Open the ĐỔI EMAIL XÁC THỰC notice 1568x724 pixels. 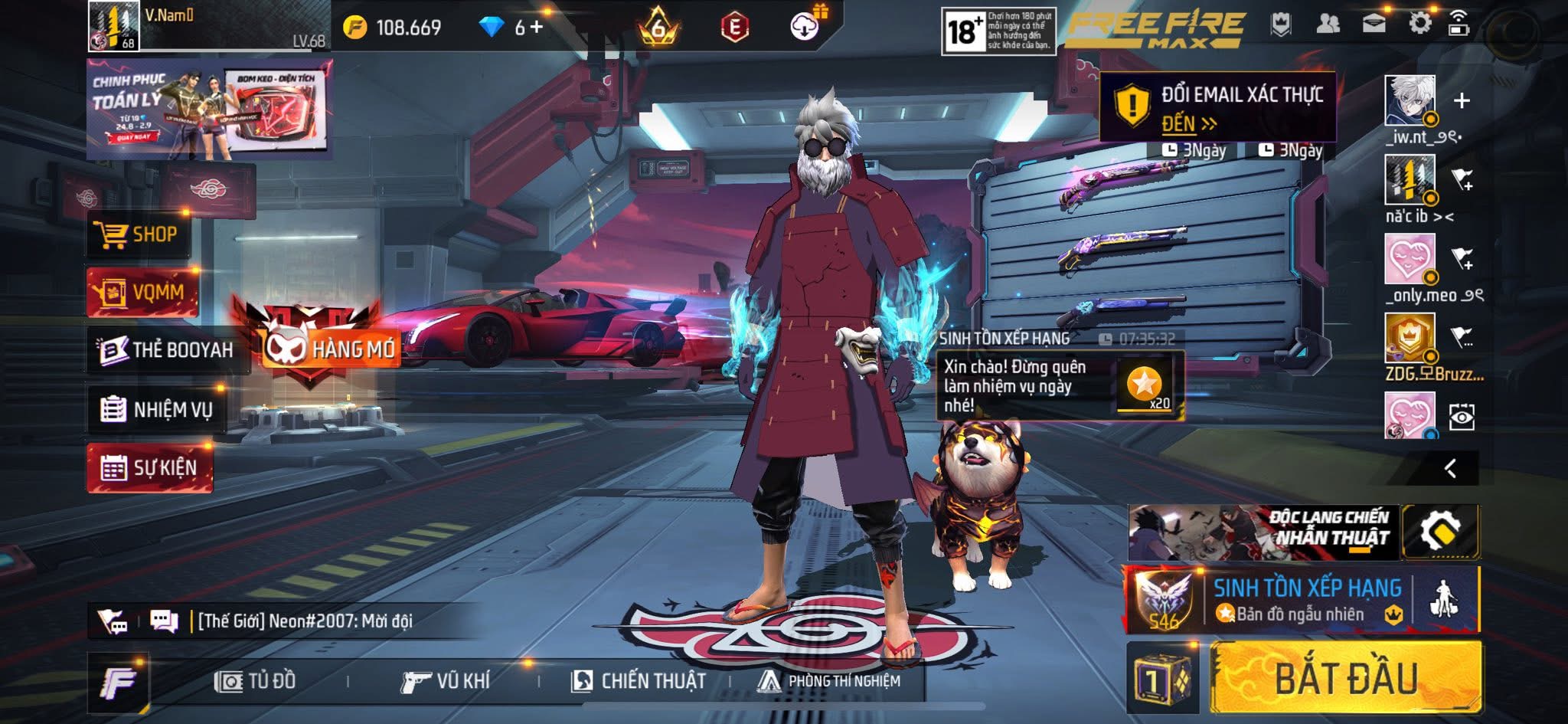click(1217, 107)
